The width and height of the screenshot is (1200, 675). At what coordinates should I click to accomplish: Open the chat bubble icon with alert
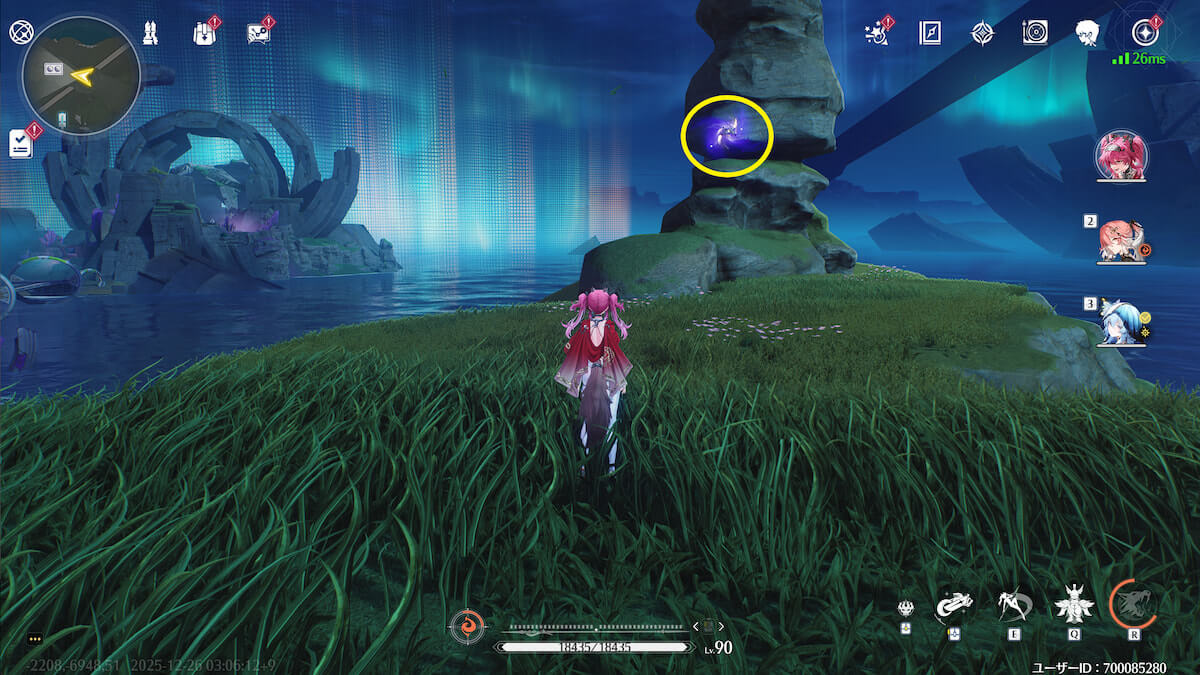point(258,33)
